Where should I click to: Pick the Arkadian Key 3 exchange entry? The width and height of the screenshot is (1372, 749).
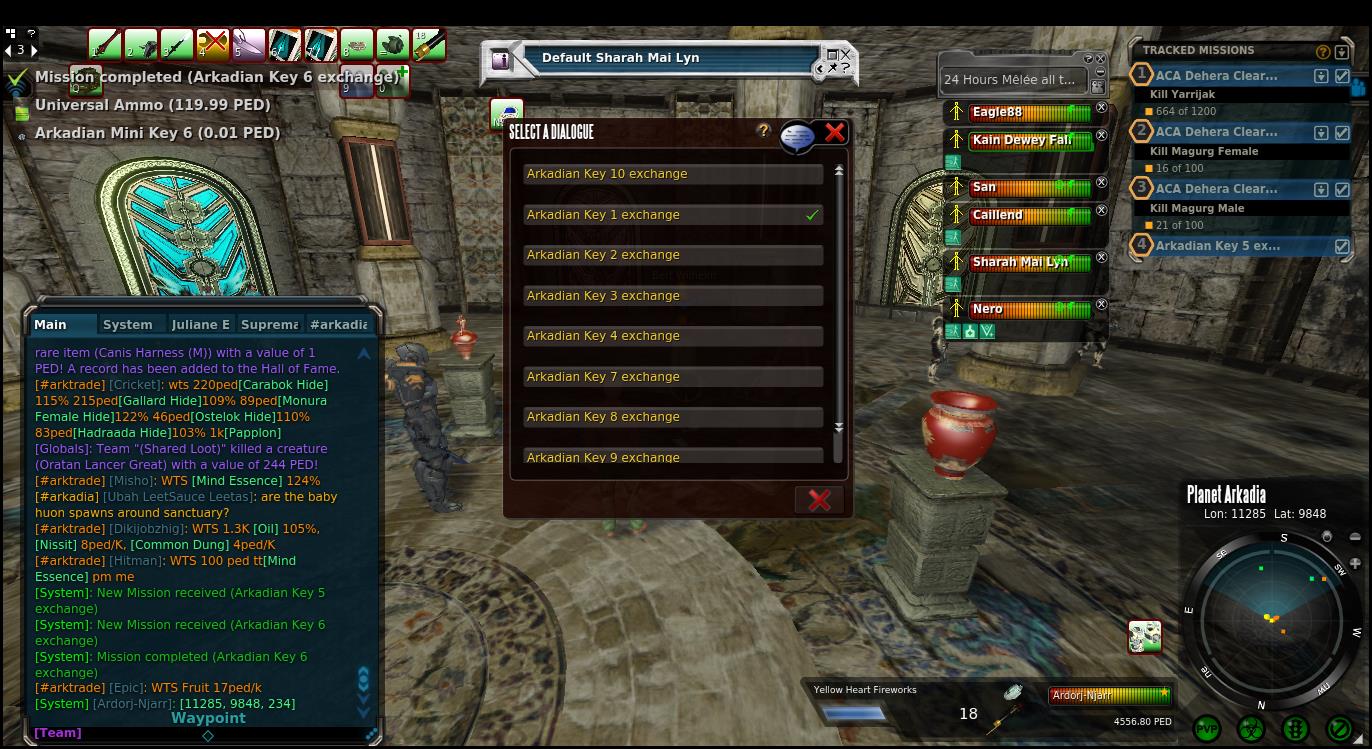[x=672, y=296]
